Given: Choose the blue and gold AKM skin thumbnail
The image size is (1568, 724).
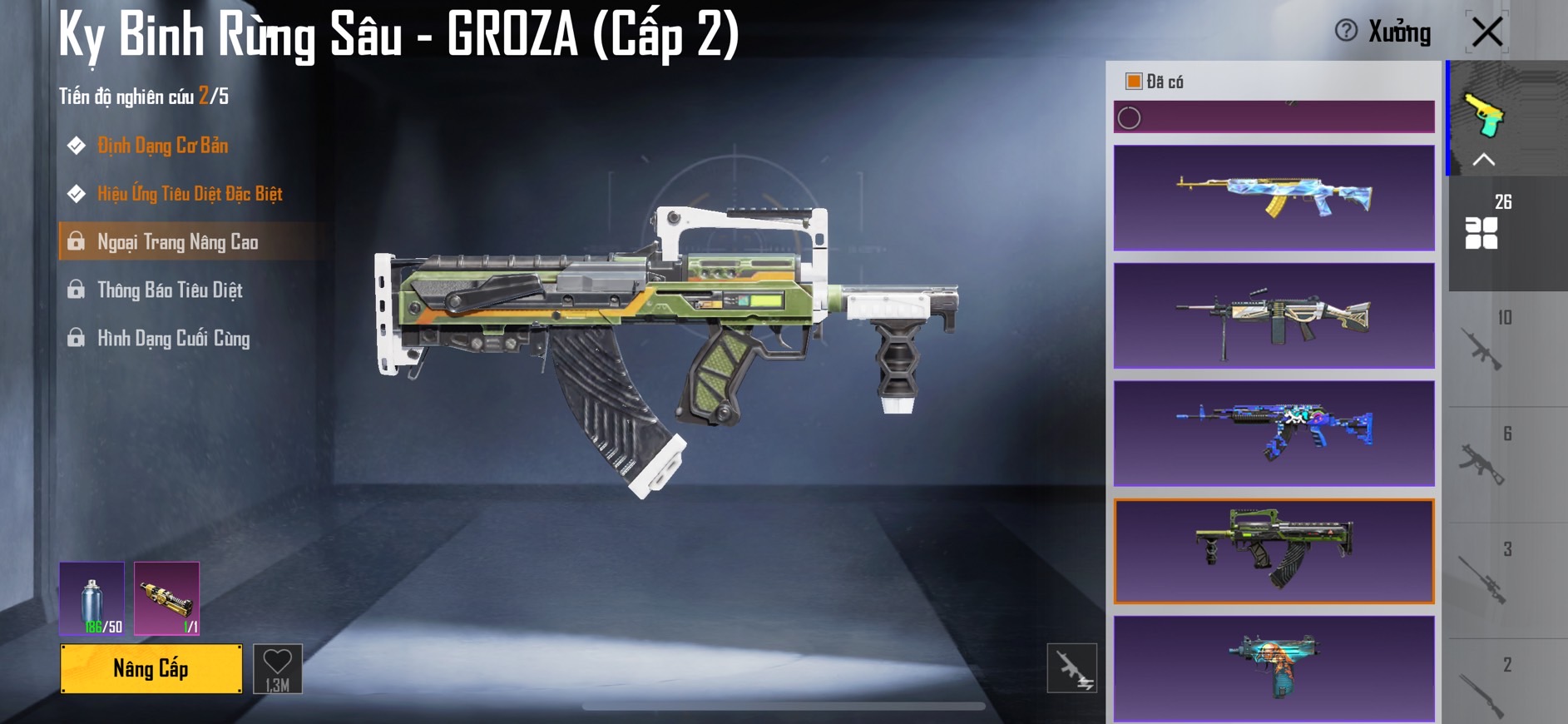Looking at the screenshot, I should click(1274, 198).
